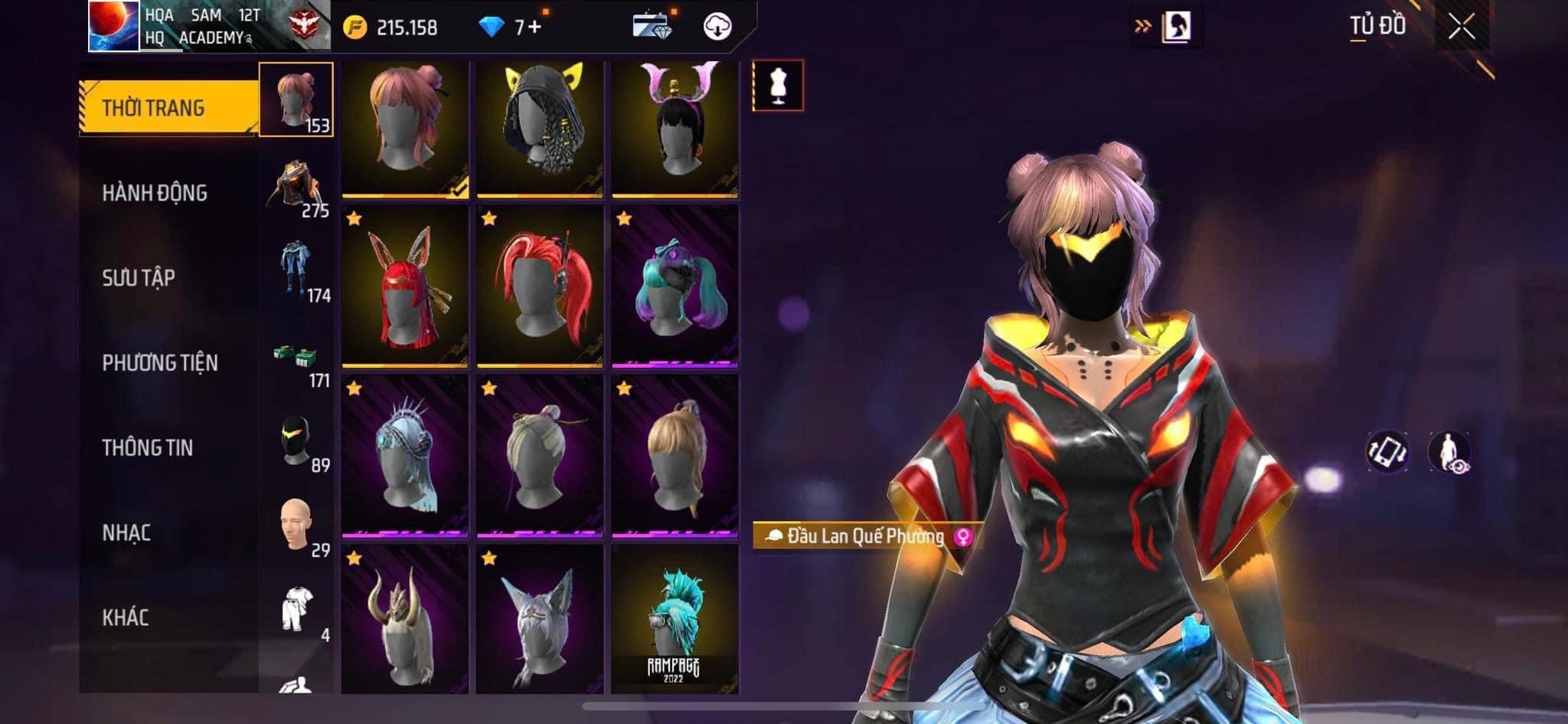
Task: Open the cloud download icon in top bar
Action: [717, 28]
